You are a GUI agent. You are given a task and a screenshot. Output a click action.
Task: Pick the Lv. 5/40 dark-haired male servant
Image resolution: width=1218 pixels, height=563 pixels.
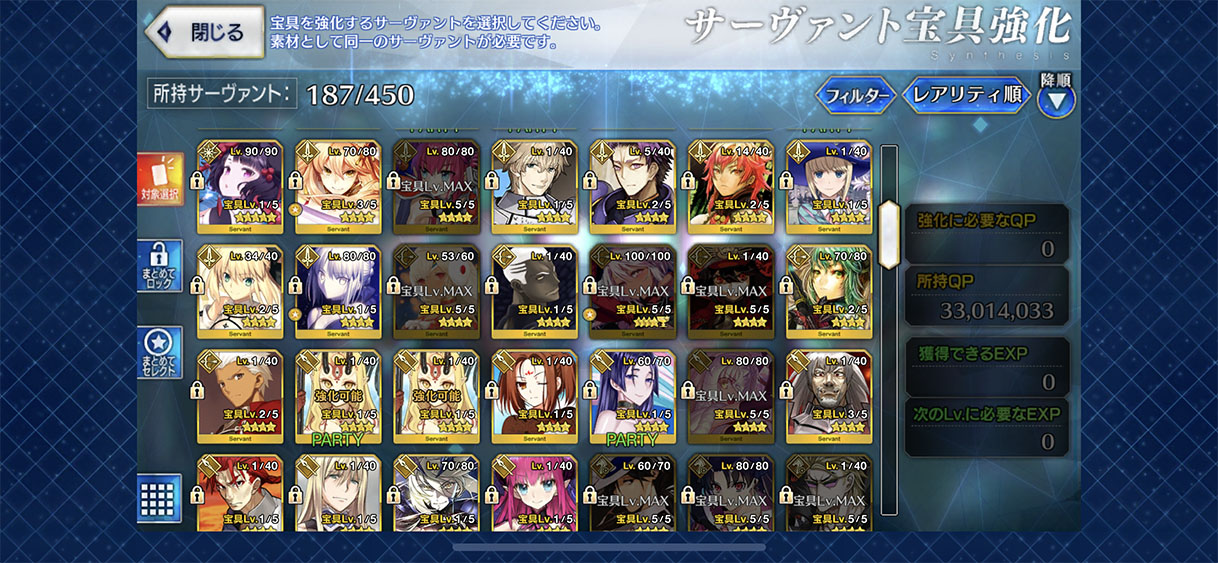[633, 187]
